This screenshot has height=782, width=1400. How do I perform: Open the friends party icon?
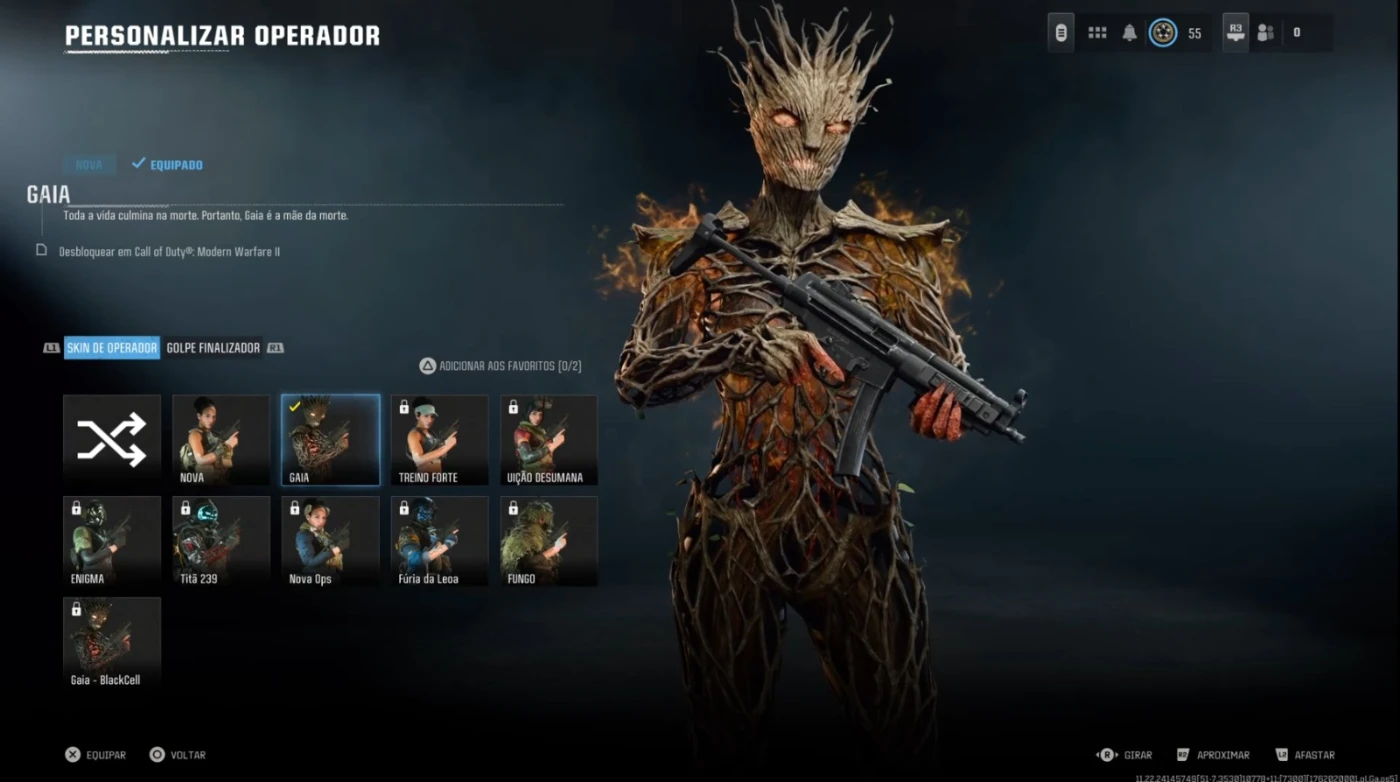point(1265,33)
